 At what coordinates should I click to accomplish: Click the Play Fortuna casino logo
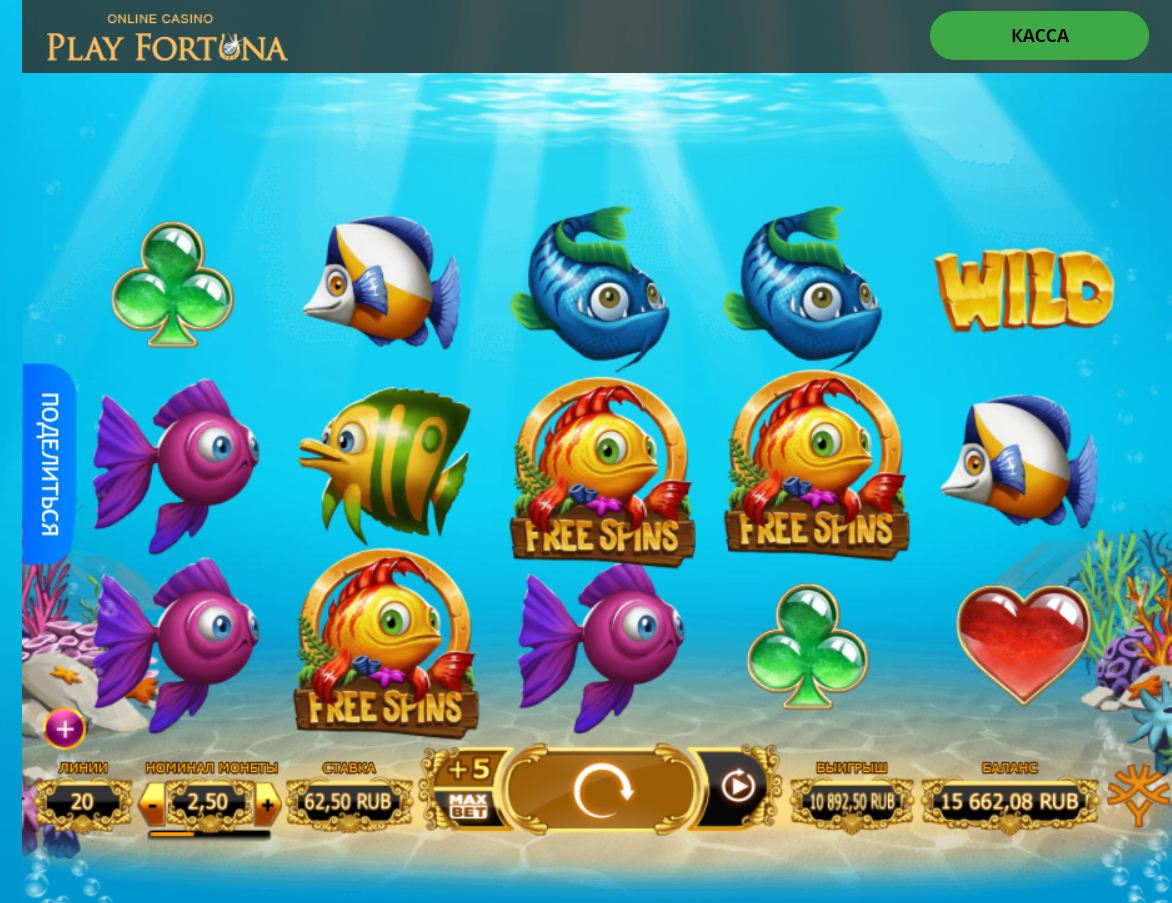point(167,38)
